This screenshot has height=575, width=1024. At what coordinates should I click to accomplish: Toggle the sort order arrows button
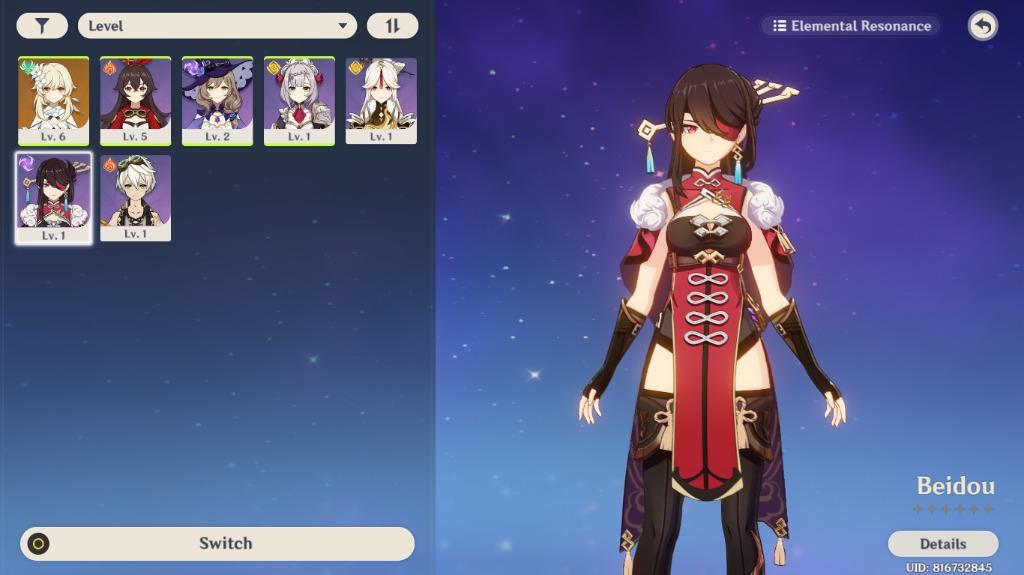click(x=392, y=26)
